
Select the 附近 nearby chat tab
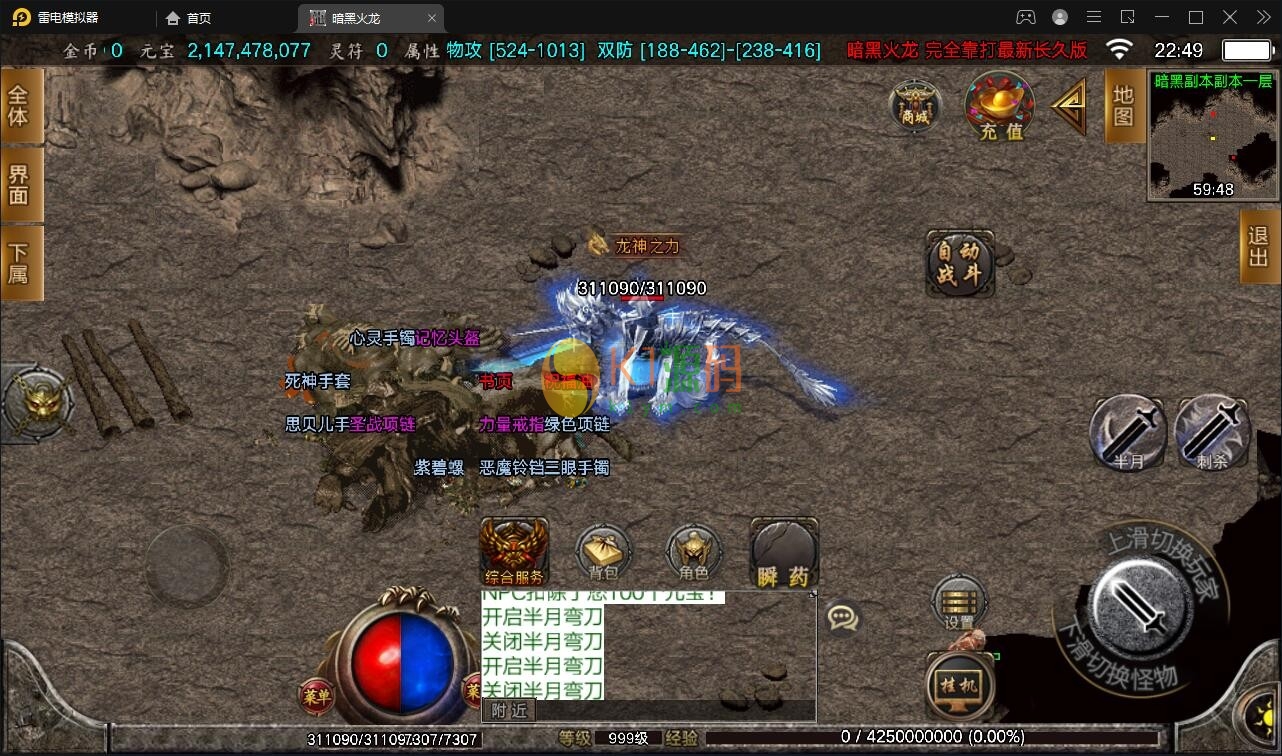click(x=508, y=710)
